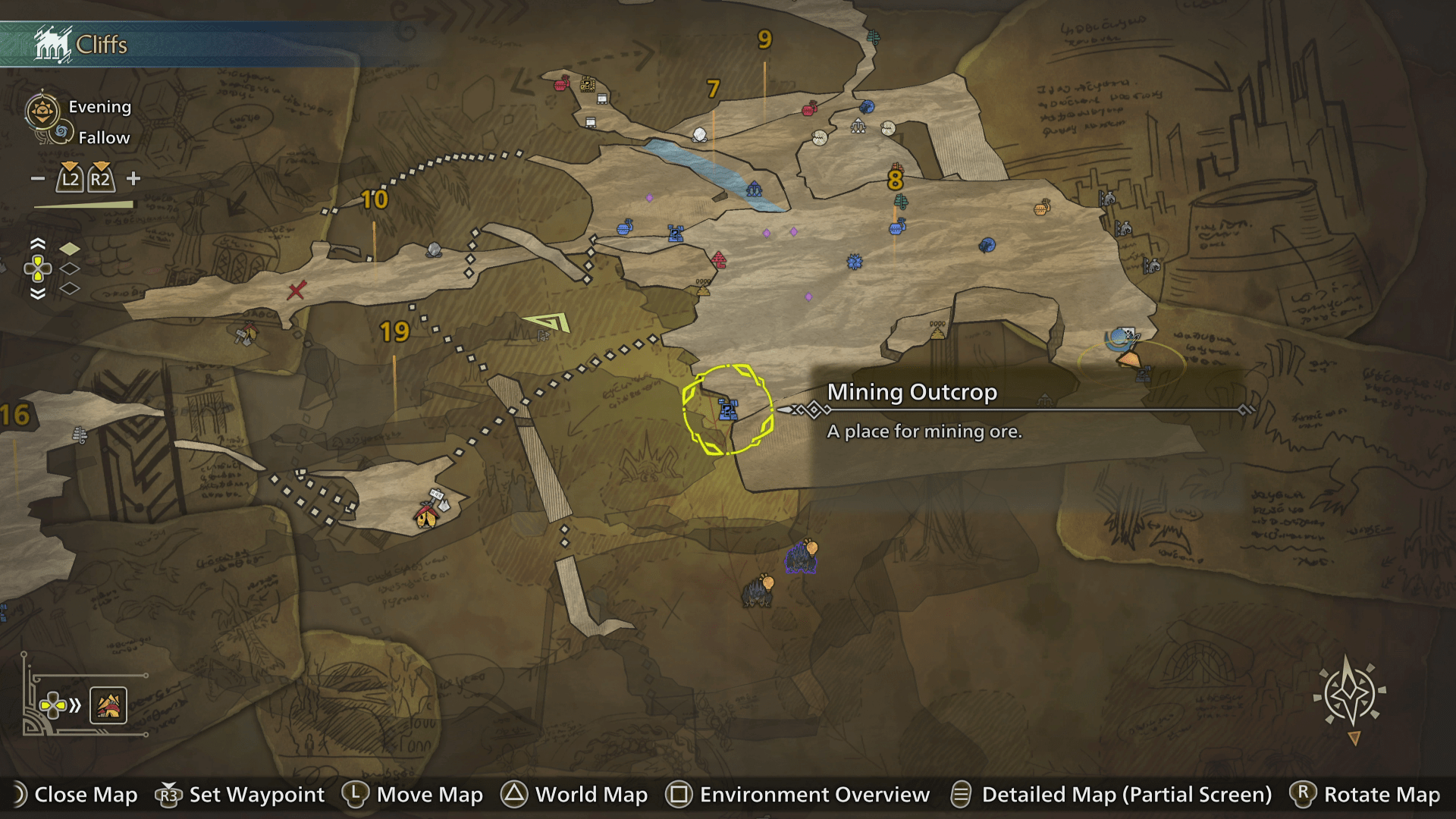Click the tent campsite icon near area 19
The height and width of the screenshot is (819, 1456).
[427, 517]
